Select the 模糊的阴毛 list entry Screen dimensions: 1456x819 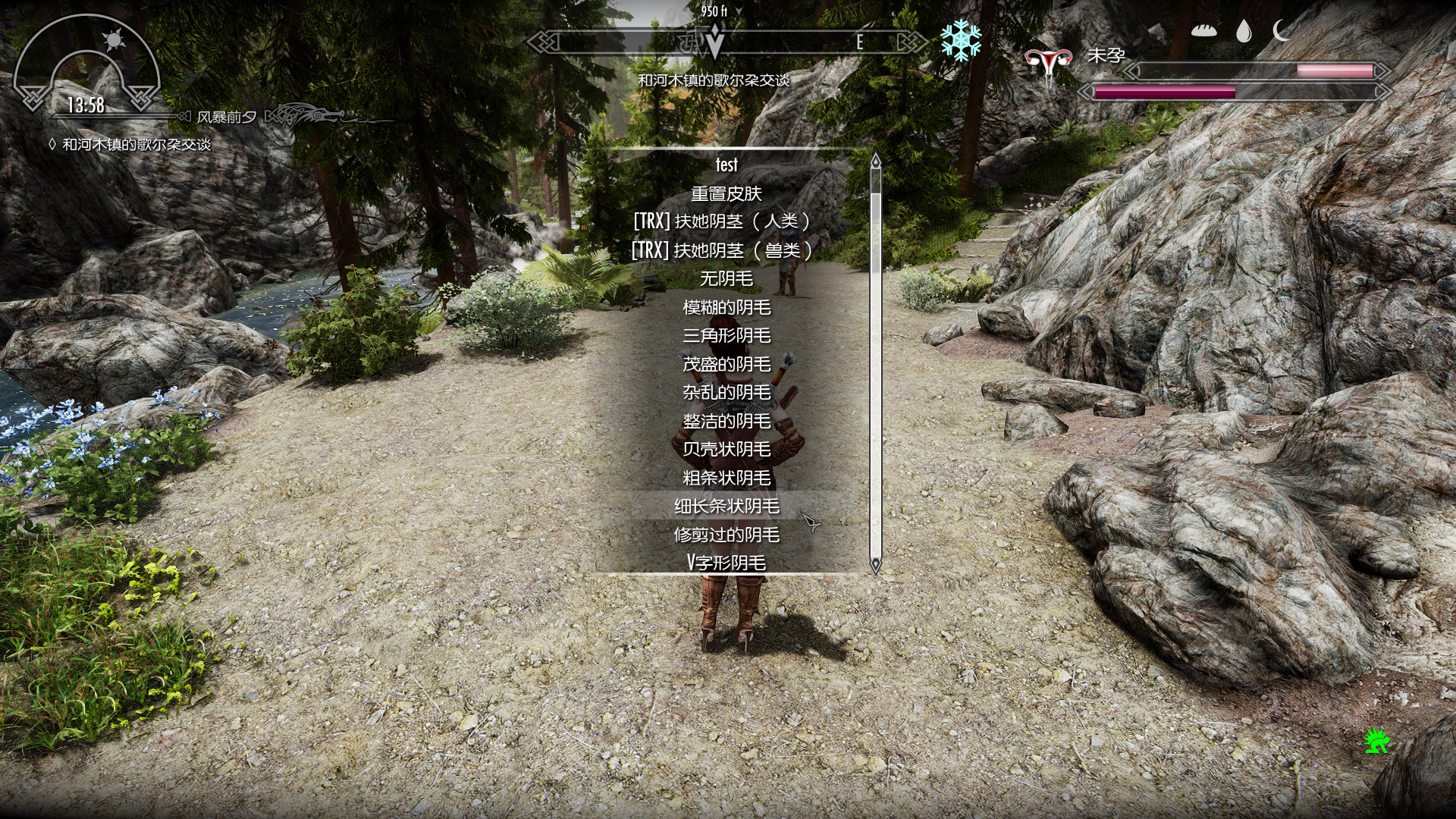click(726, 307)
